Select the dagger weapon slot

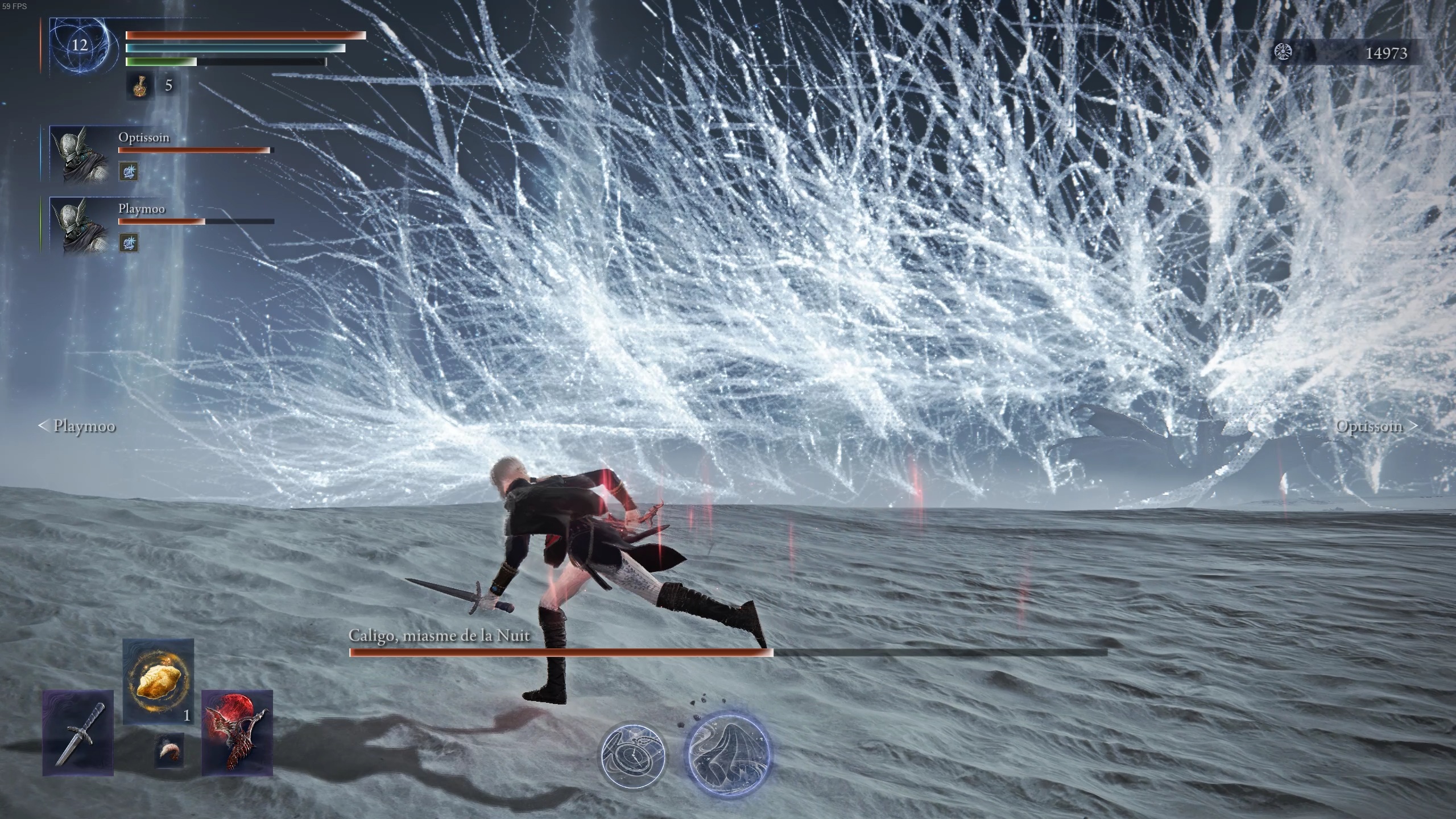(78, 733)
